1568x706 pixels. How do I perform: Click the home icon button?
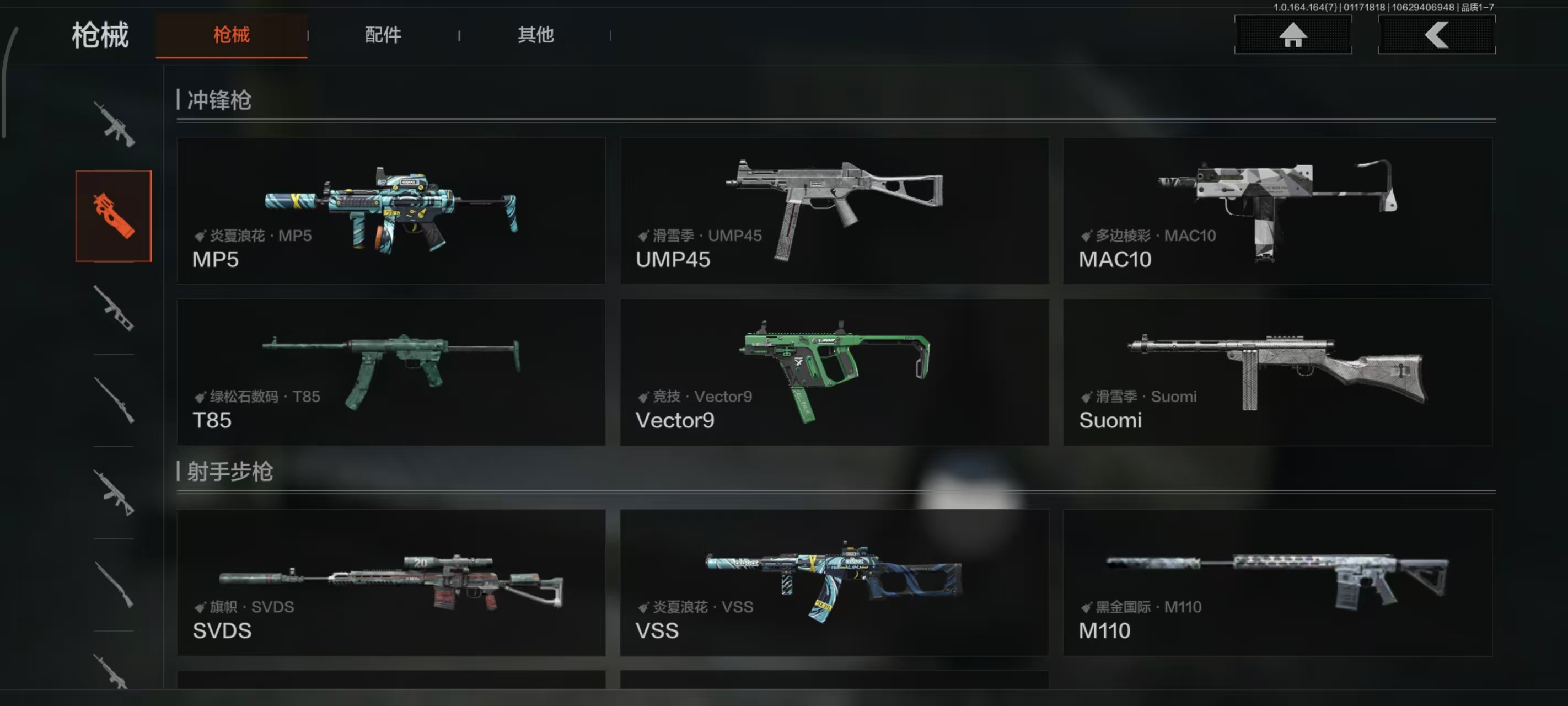(x=1292, y=35)
